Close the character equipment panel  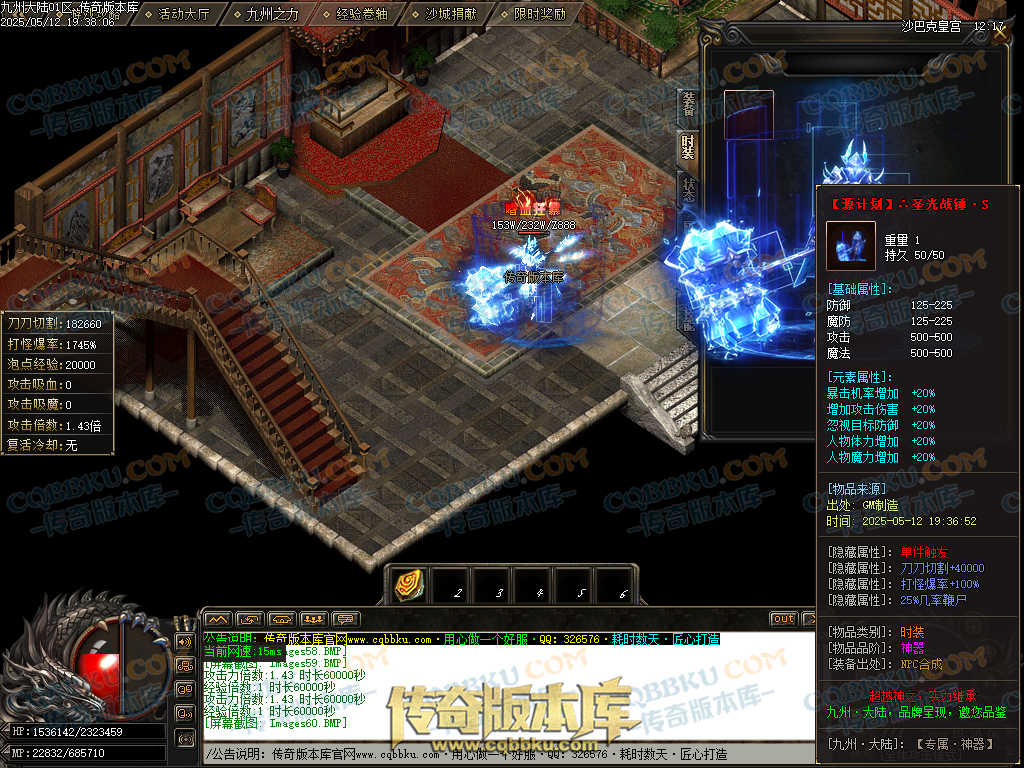tap(1000, 28)
